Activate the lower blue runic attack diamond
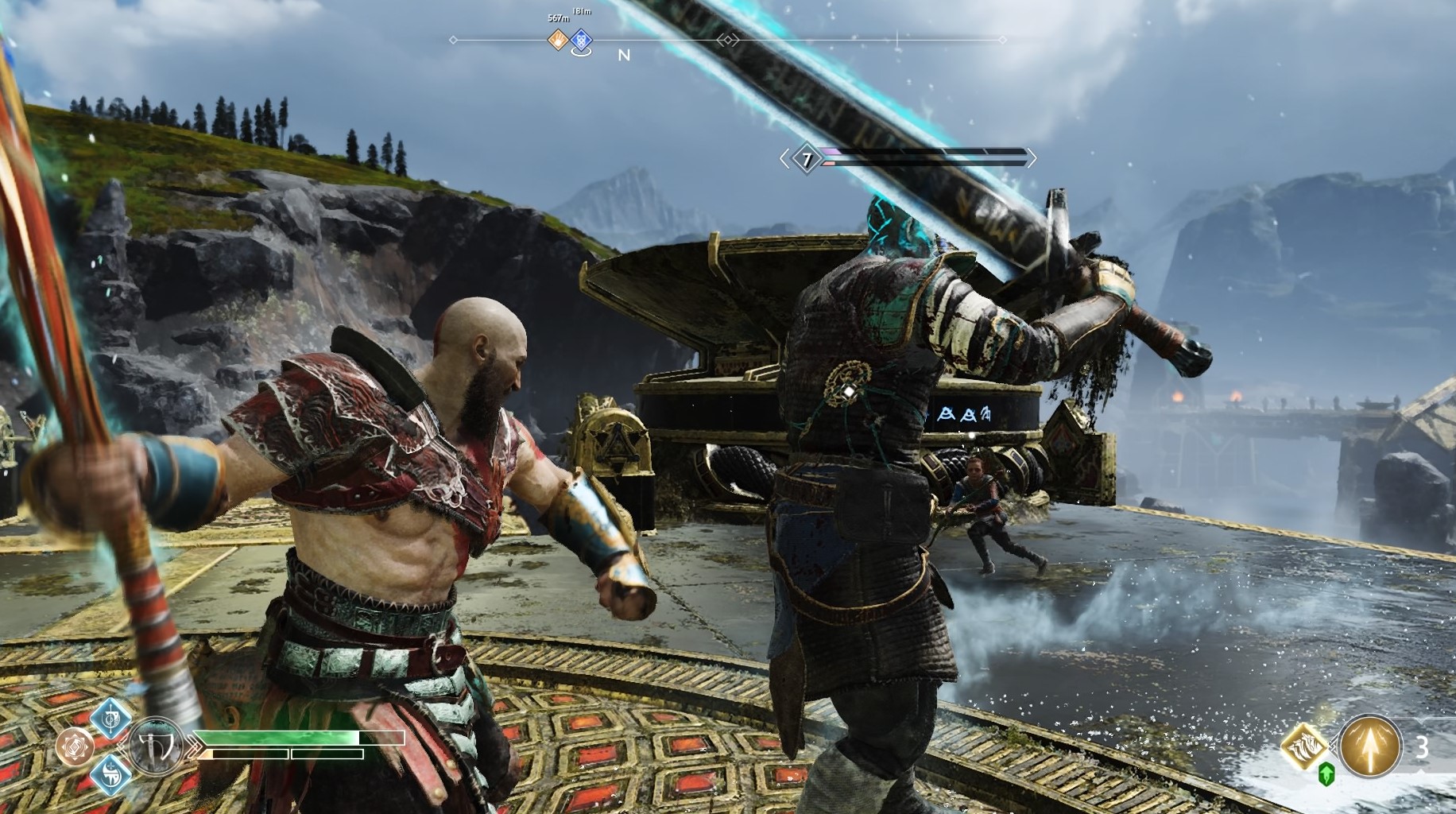The width and height of the screenshot is (1456, 814). point(111,775)
